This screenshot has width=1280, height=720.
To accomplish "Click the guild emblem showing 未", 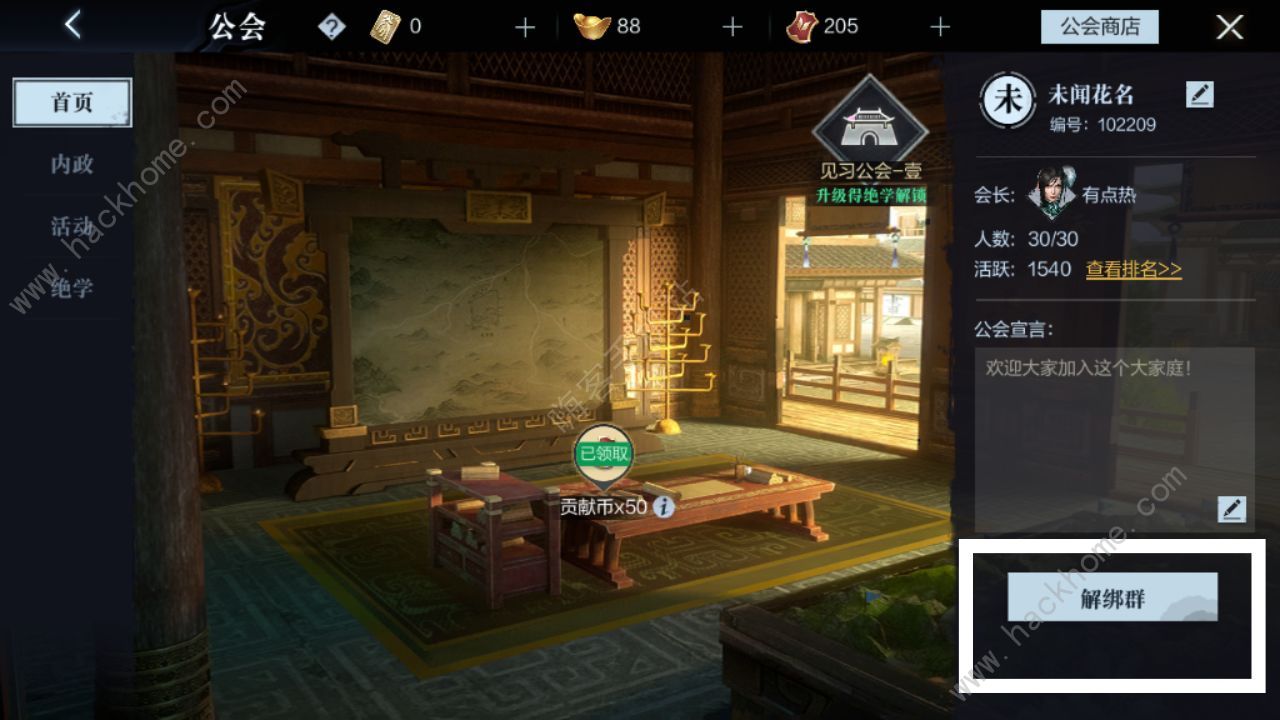I will (1009, 100).
